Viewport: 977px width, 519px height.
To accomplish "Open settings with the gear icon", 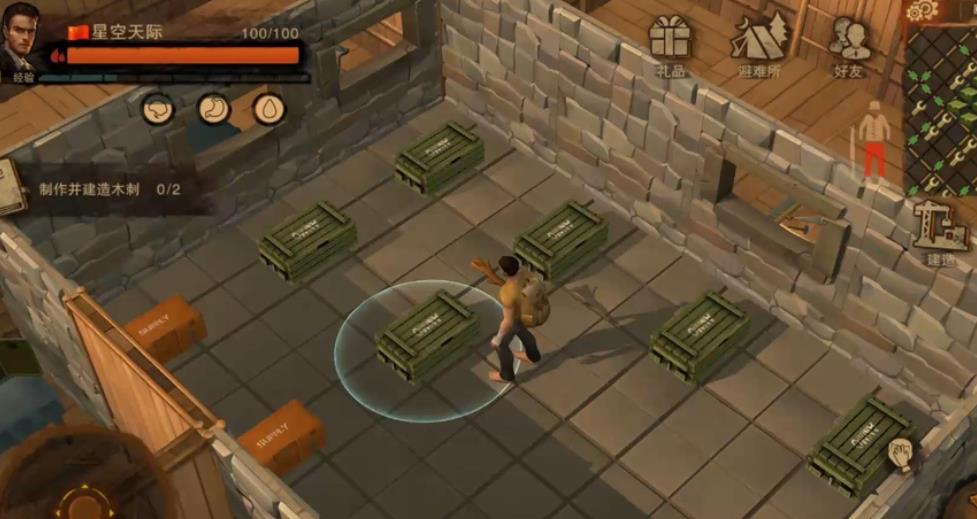I will coord(920,10).
